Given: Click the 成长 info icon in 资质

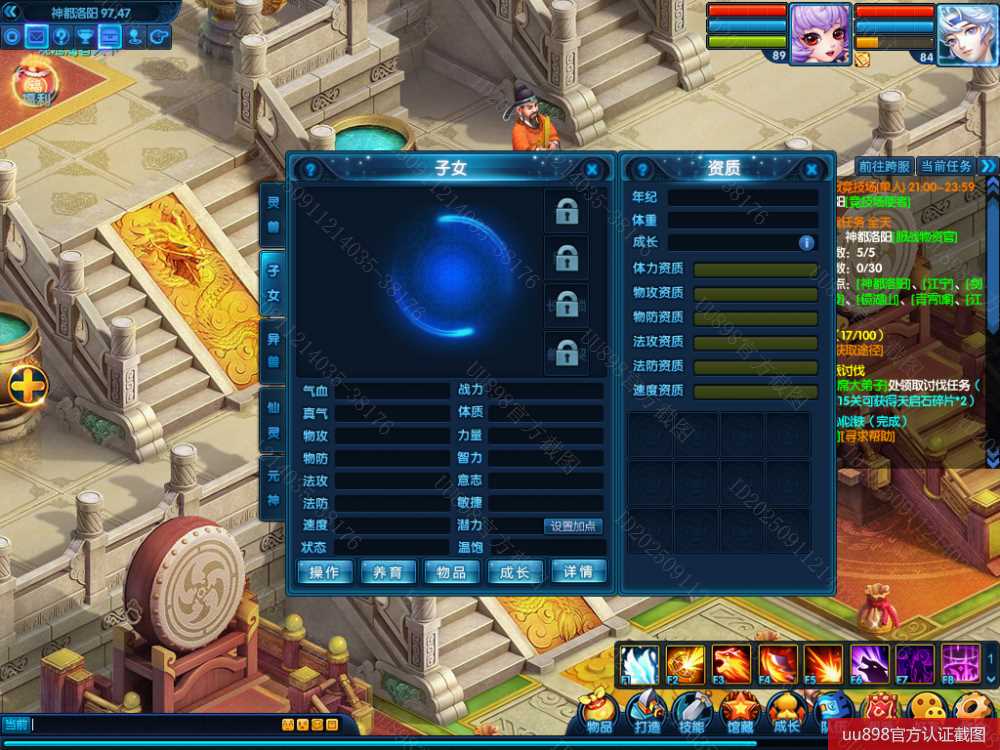Looking at the screenshot, I should (806, 242).
